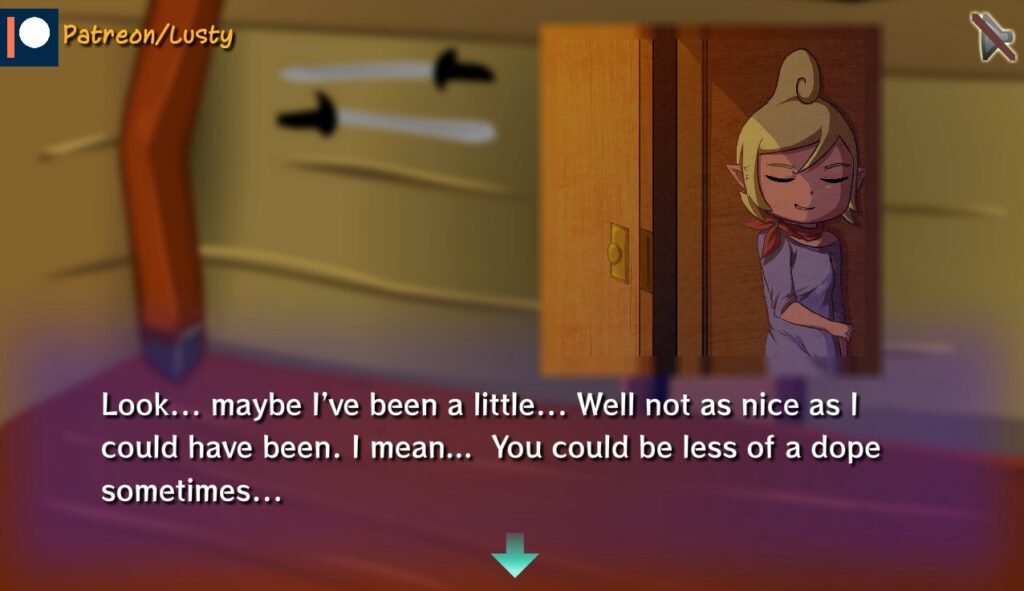Screen dimensions: 1024x591
Task: Toggle the muted sound icon
Action: tap(991, 37)
